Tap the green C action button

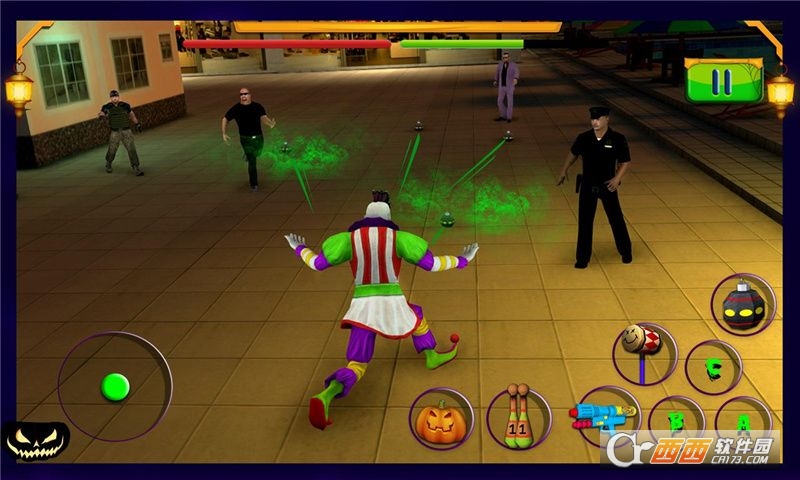pyautogui.click(x=714, y=367)
